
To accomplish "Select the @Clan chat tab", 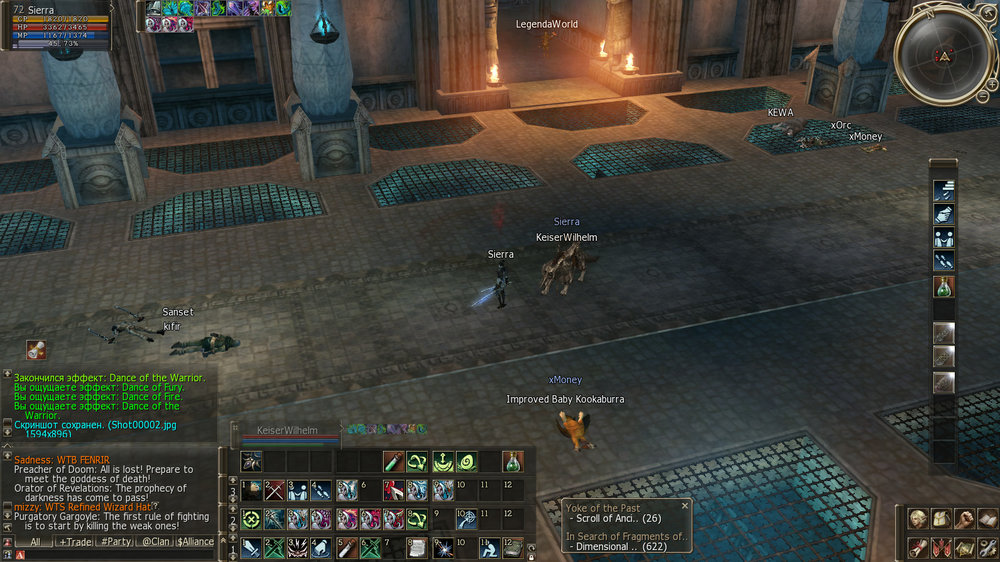I will click(154, 541).
